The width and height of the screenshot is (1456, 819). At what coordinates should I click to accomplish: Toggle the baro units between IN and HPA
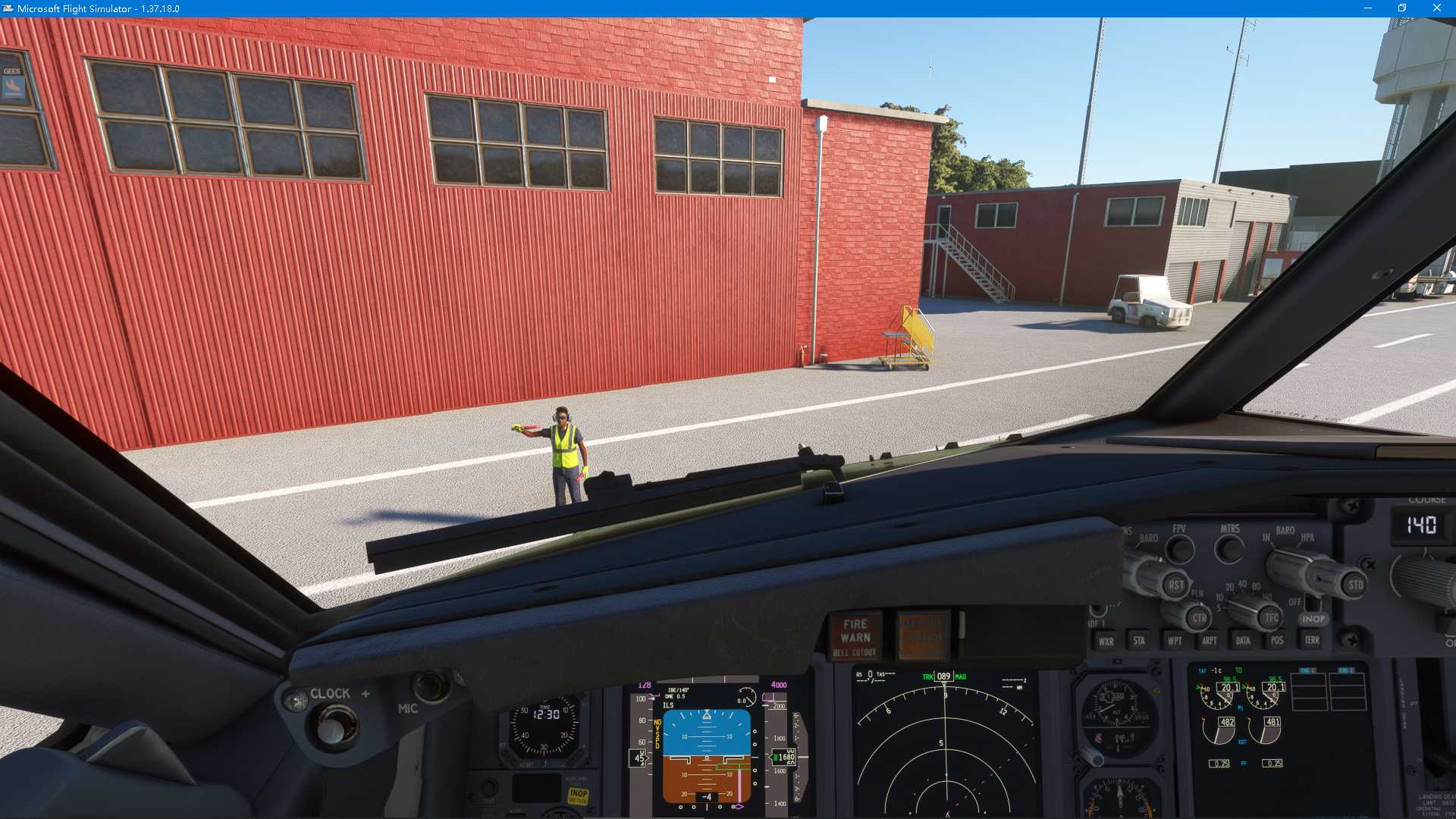1289,561
